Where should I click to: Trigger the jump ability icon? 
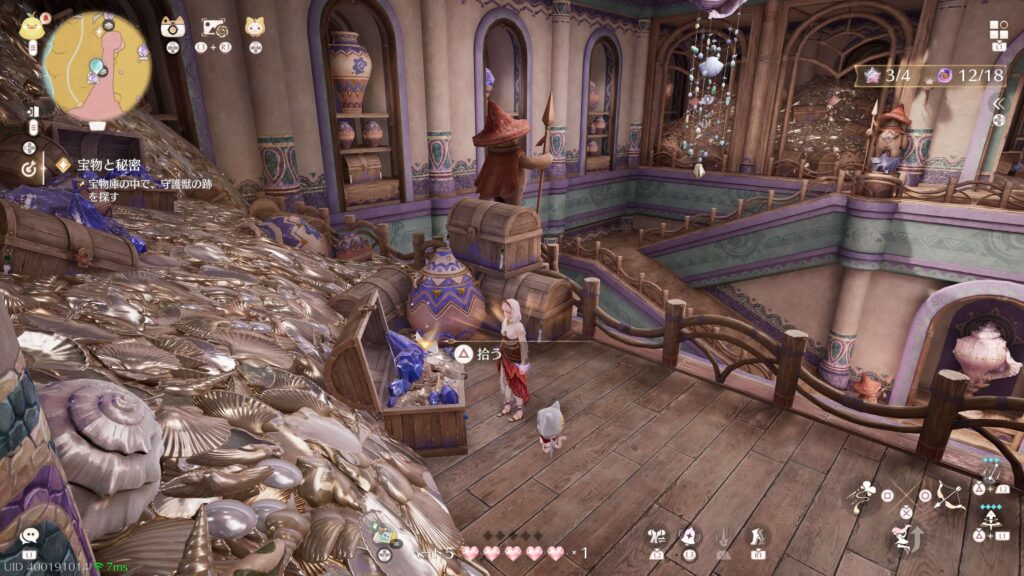click(x=906, y=538)
